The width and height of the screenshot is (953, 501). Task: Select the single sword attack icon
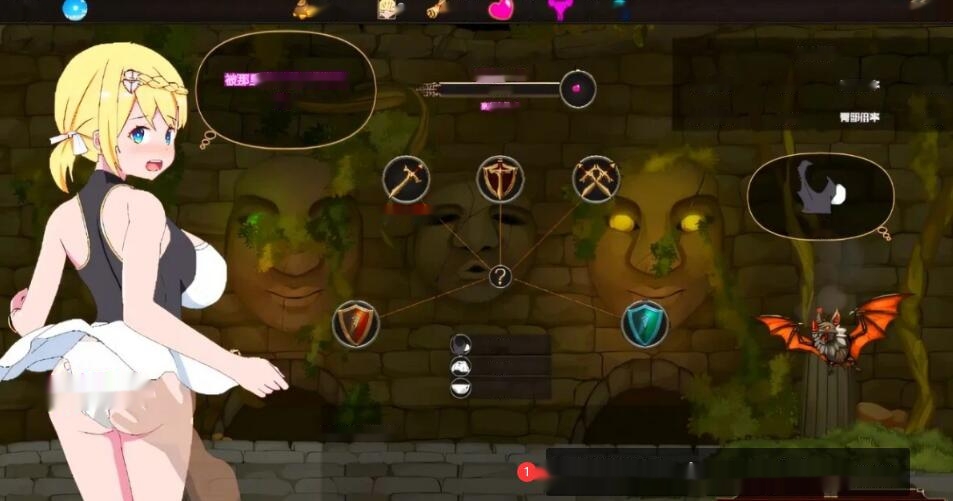tap(406, 179)
